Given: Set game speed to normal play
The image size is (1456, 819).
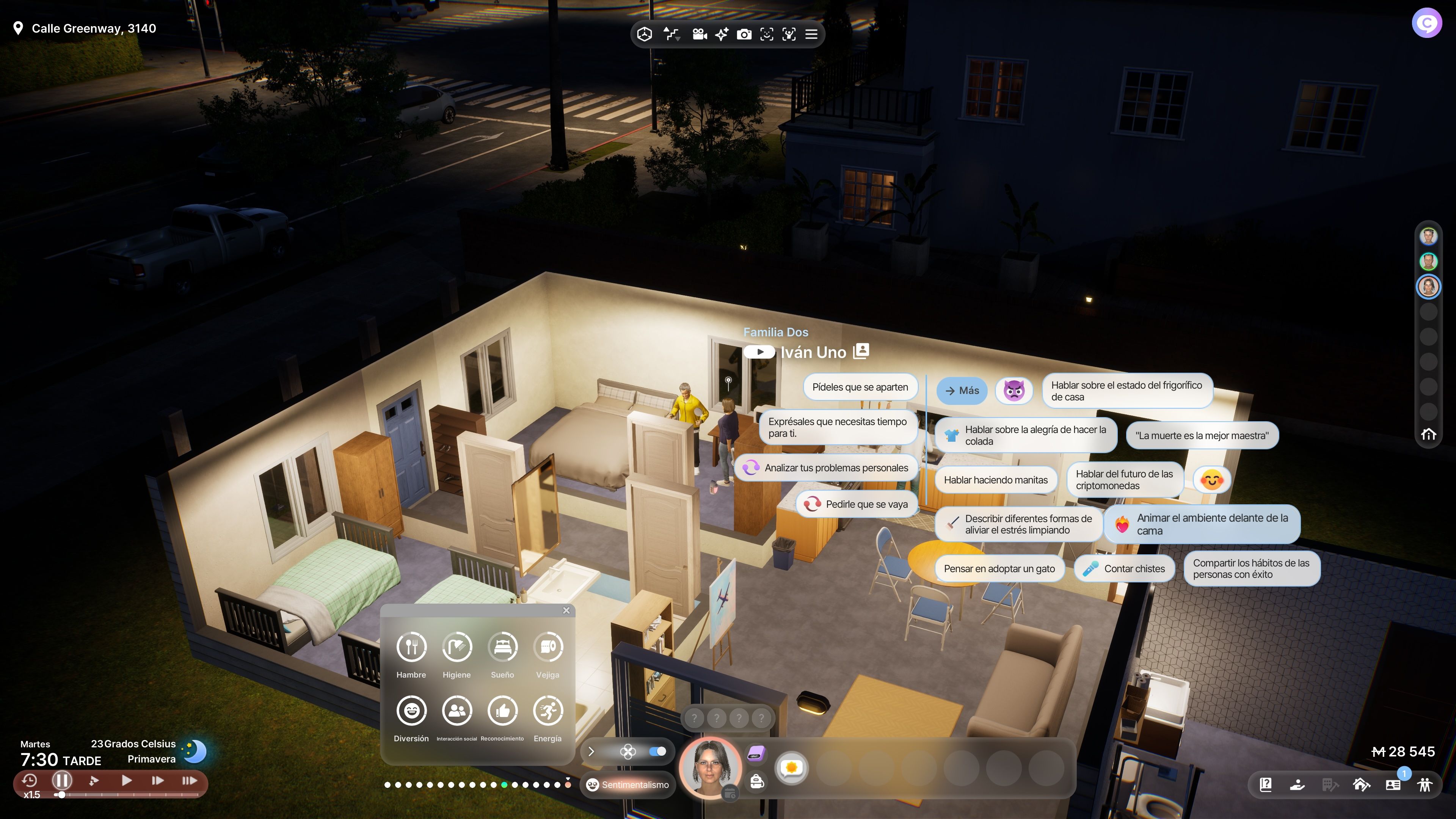Looking at the screenshot, I should pos(127,781).
